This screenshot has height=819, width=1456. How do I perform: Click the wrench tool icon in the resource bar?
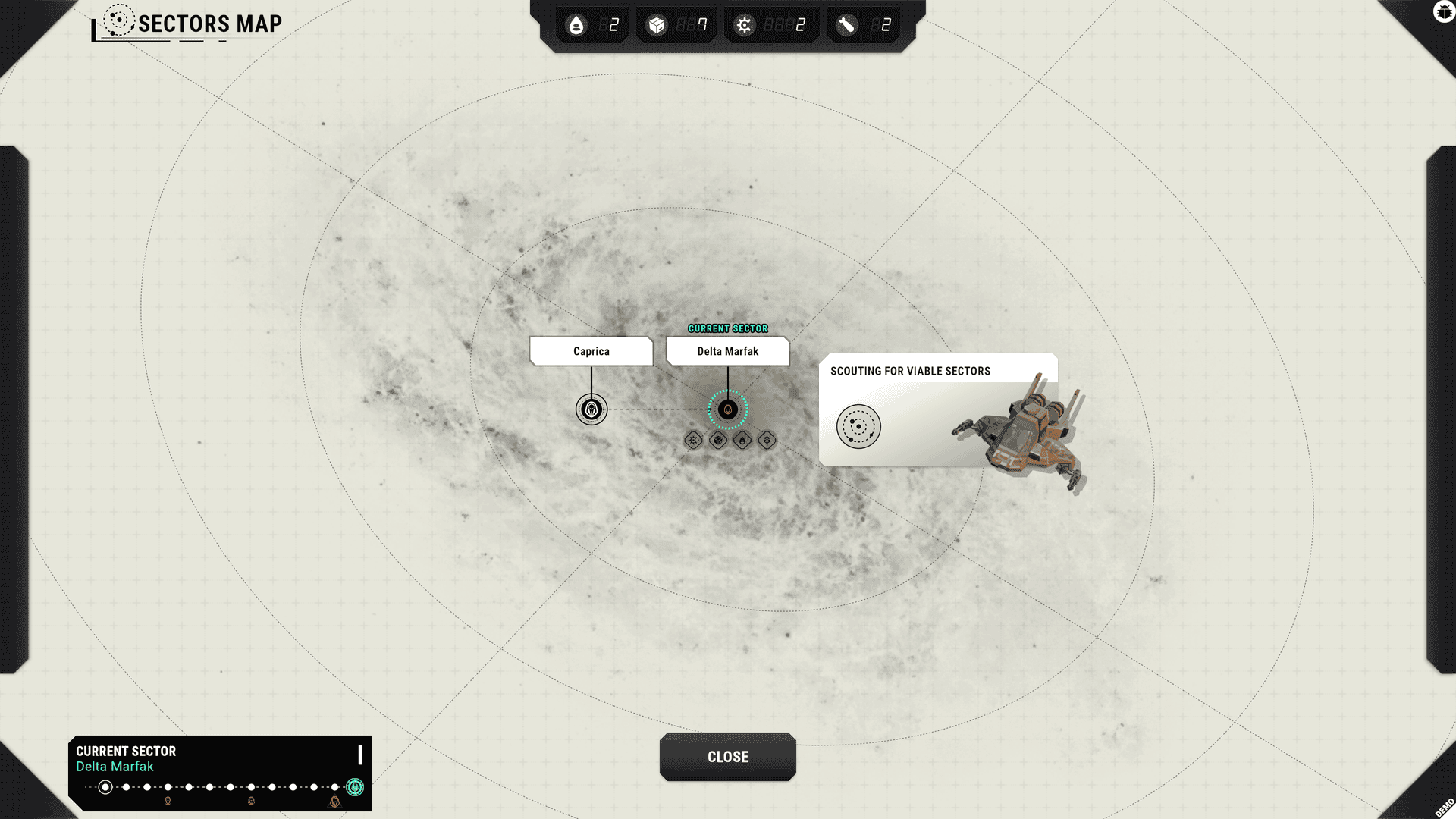coord(844,25)
